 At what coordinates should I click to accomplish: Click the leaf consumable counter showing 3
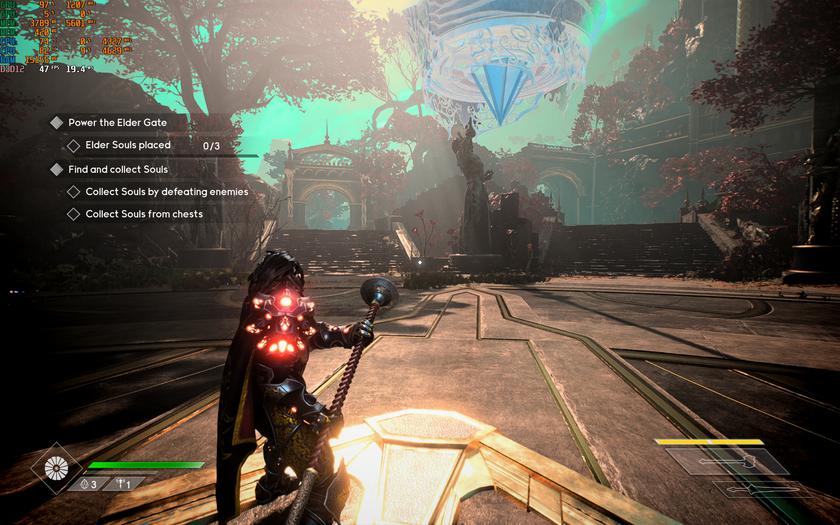(x=90, y=483)
